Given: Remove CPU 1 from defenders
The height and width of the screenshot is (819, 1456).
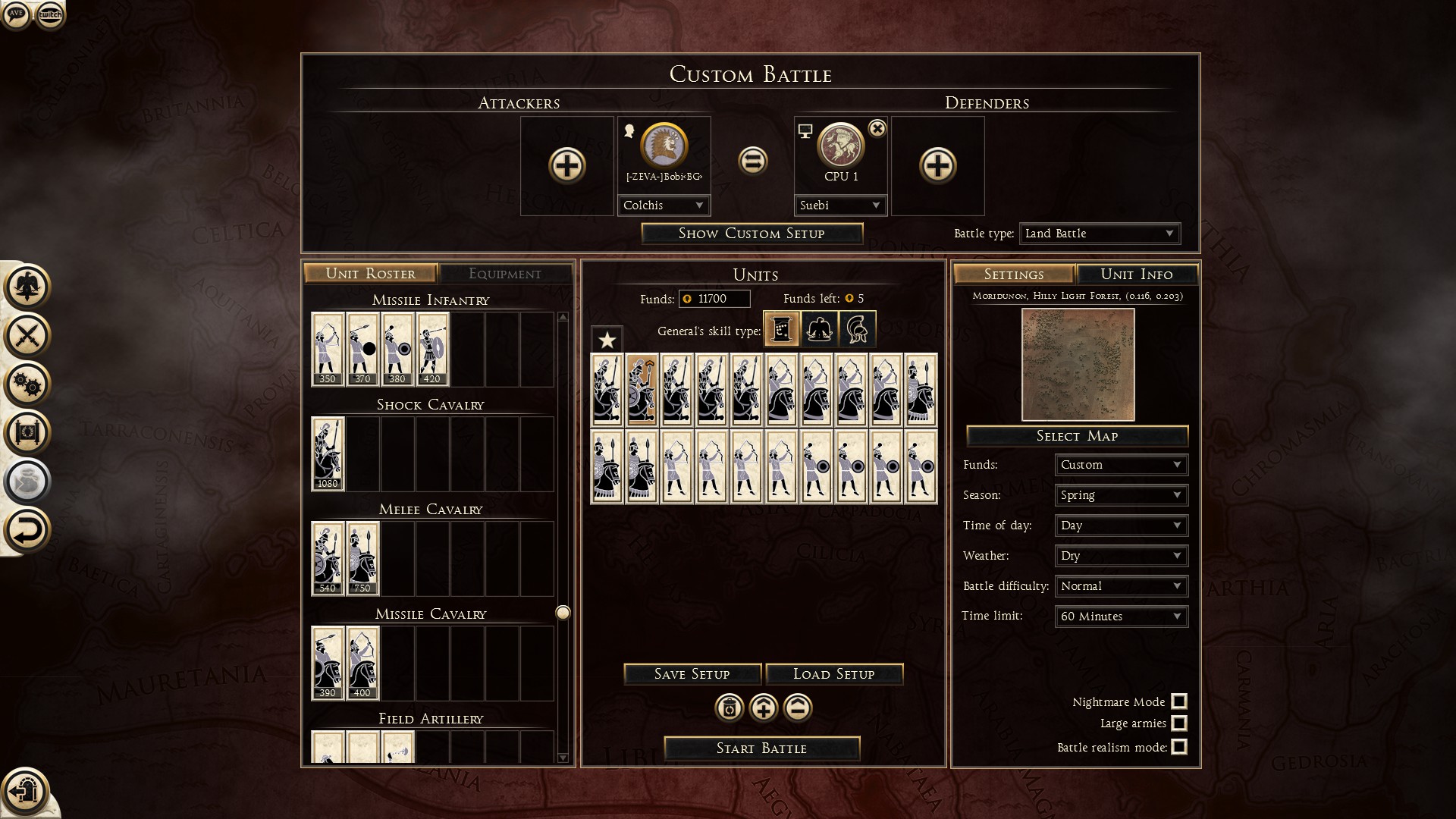Looking at the screenshot, I should [877, 129].
